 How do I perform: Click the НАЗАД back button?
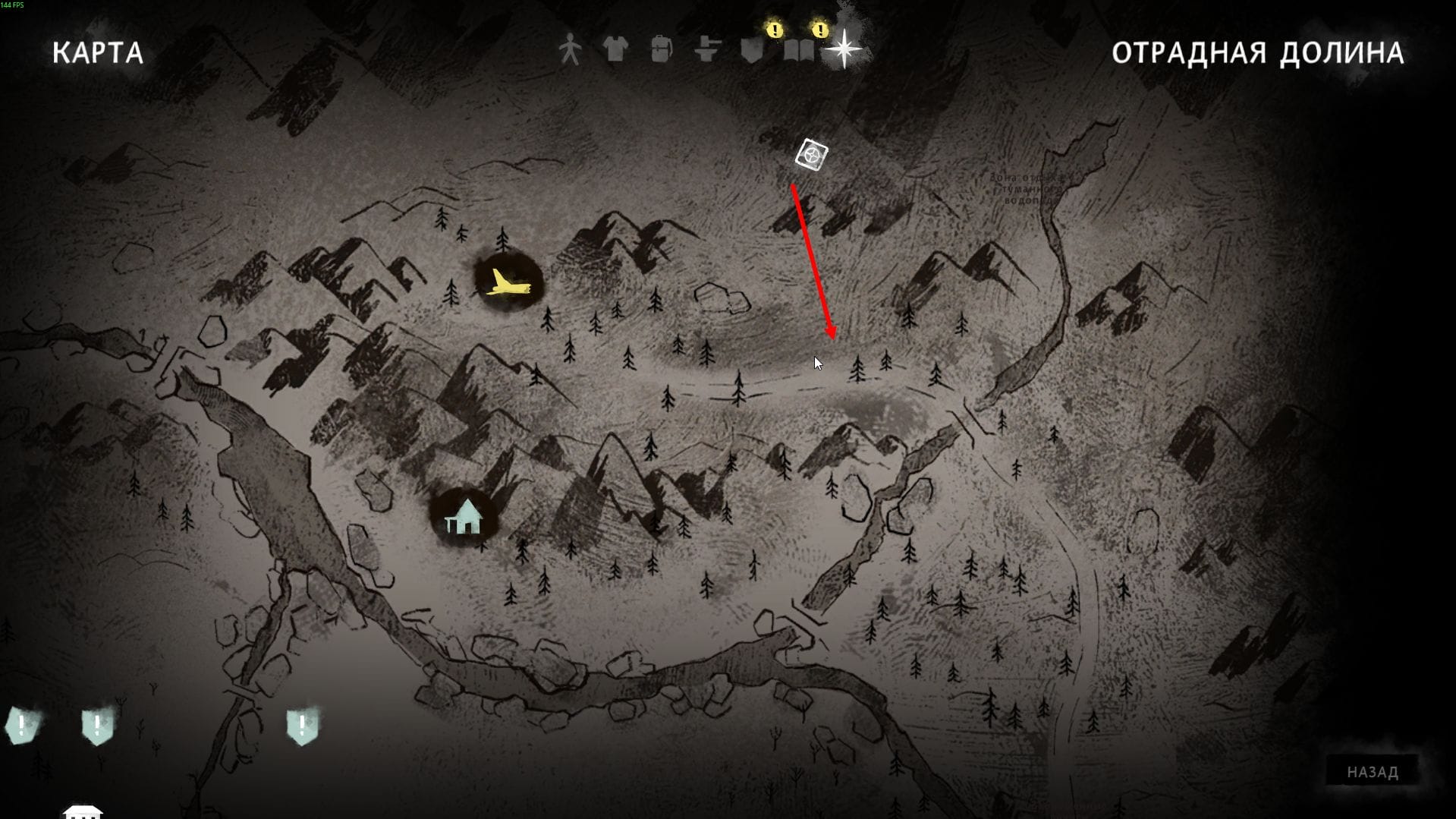pos(1372,772)
